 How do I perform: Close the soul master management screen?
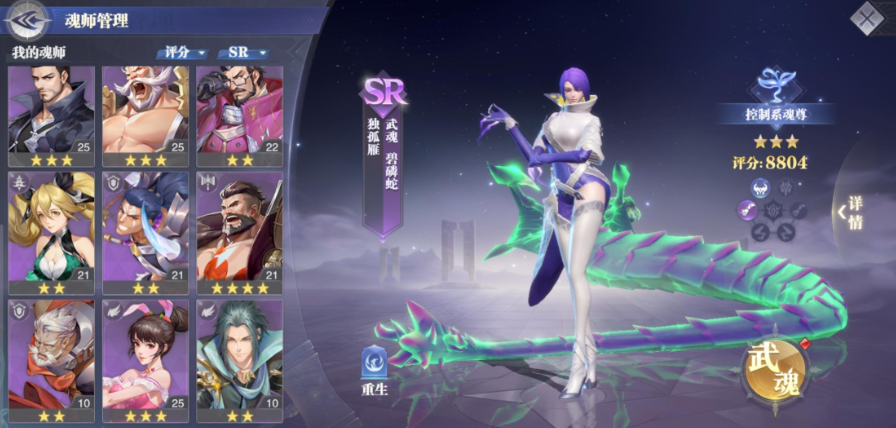[x=866, y=18]
